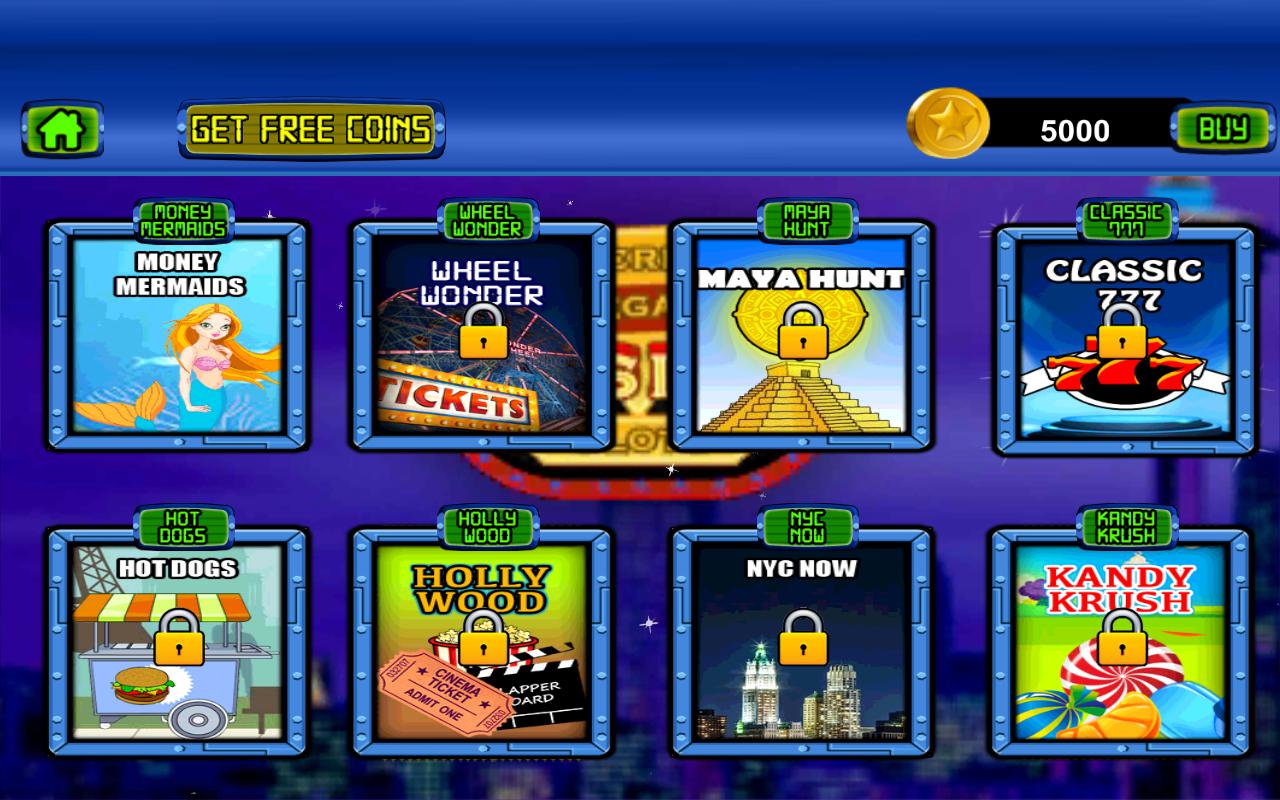Click the gold coin icon near the balance
The height and width of the screenshot is (800, 1280).
950,128
